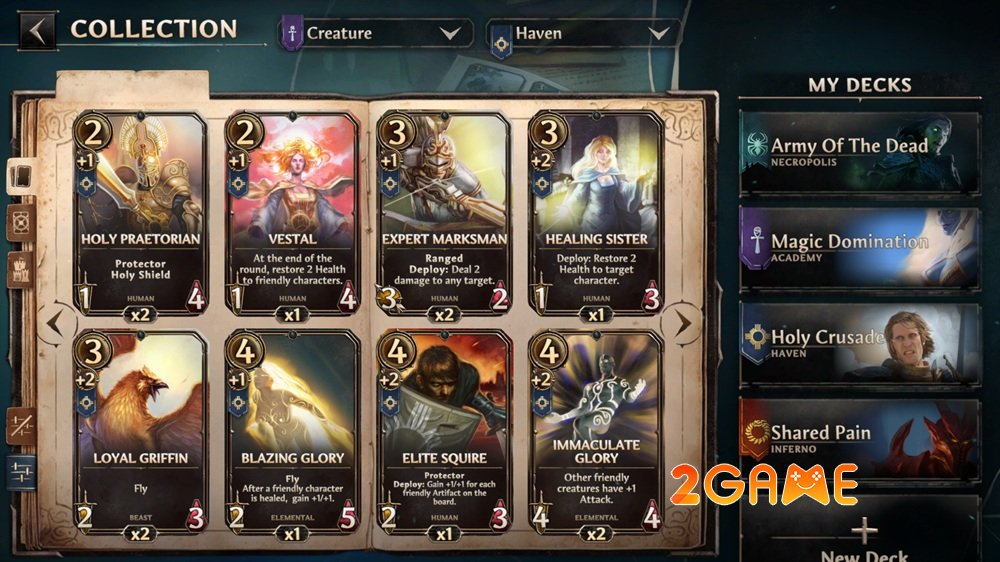
Task: Select the Healing Sister card
Action: coord(595,212)
